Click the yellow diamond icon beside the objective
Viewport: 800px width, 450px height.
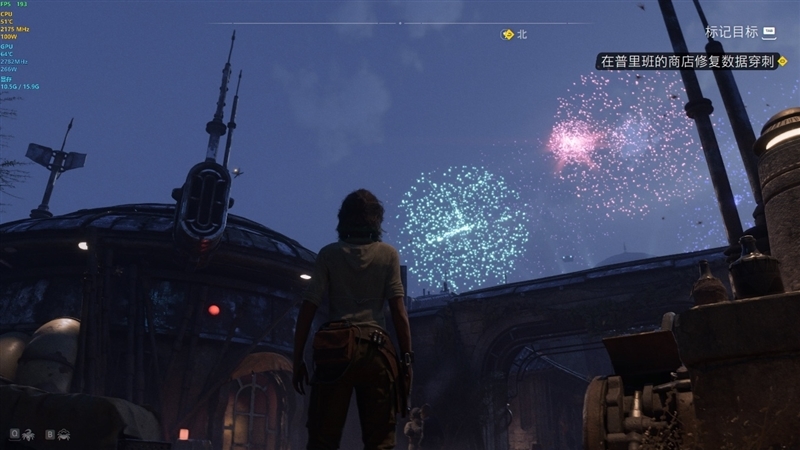point(783,61)
